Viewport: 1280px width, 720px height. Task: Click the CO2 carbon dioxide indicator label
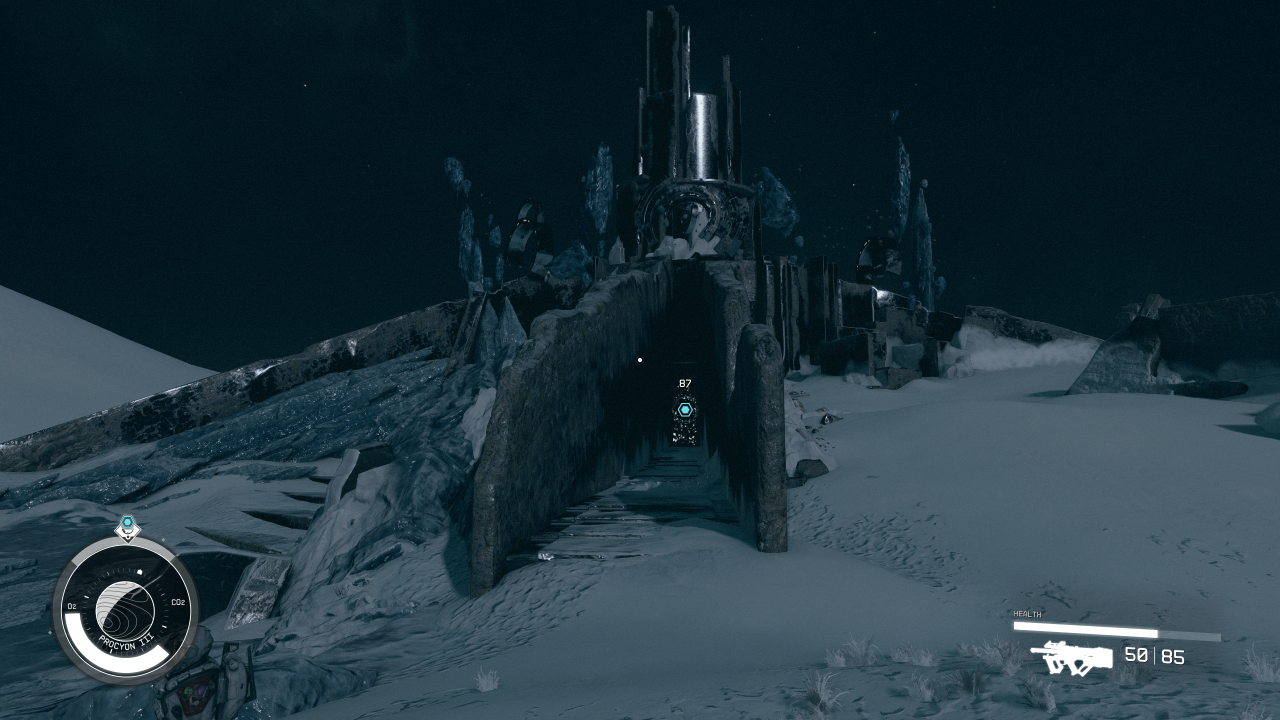tap(178, 602)
